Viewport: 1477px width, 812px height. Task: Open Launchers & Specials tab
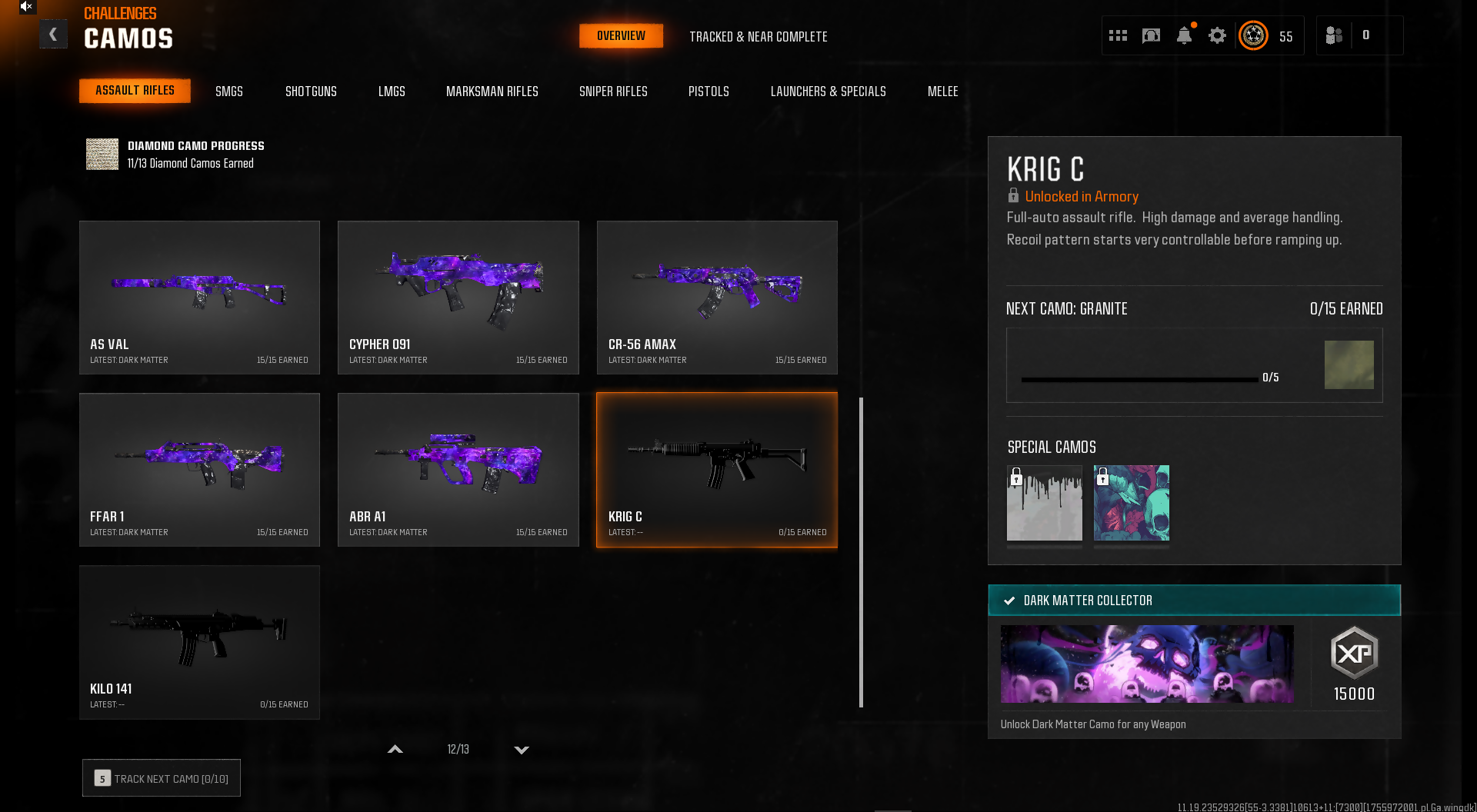point(828,92)
